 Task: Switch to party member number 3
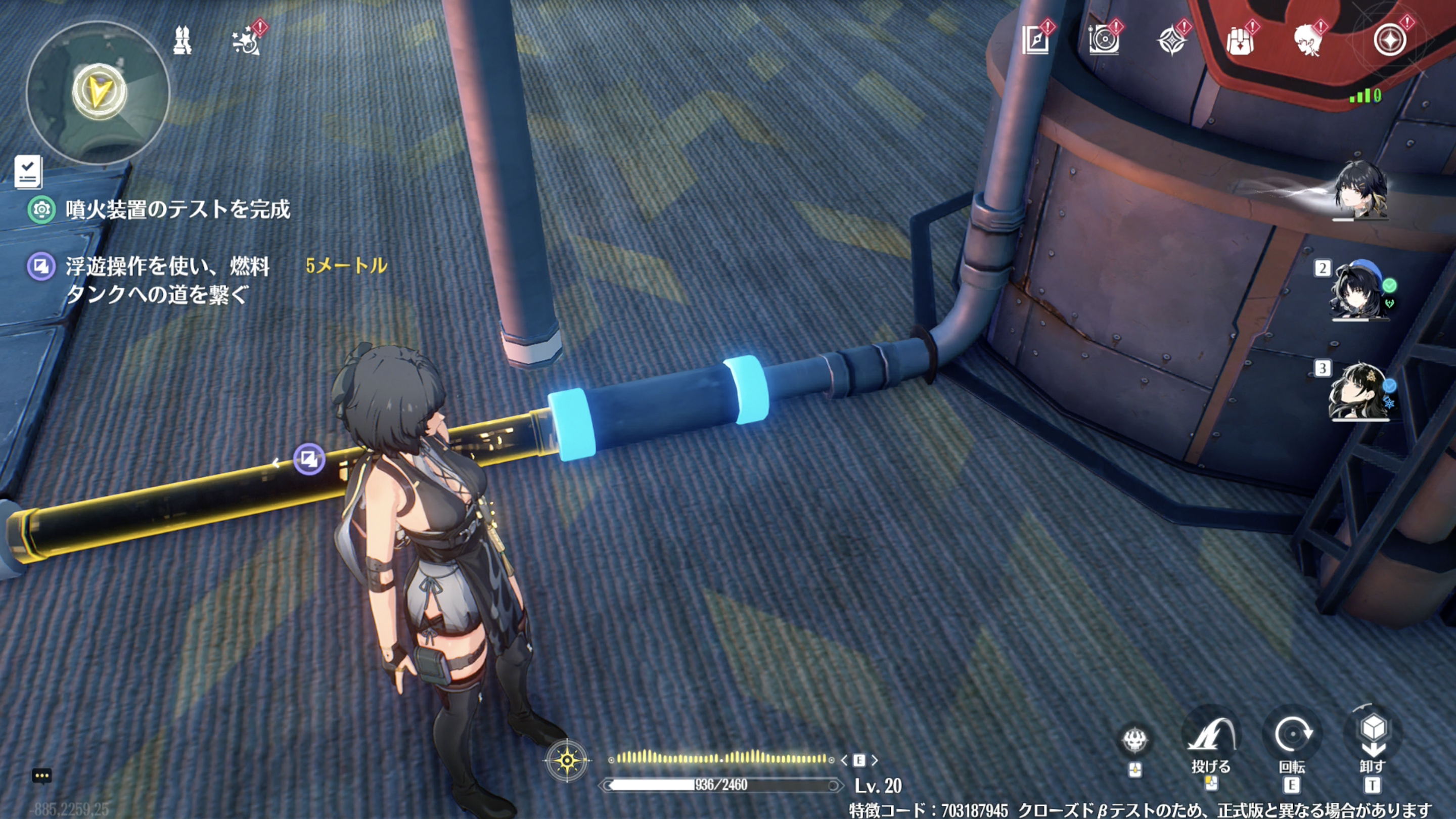click(1359, 391)
